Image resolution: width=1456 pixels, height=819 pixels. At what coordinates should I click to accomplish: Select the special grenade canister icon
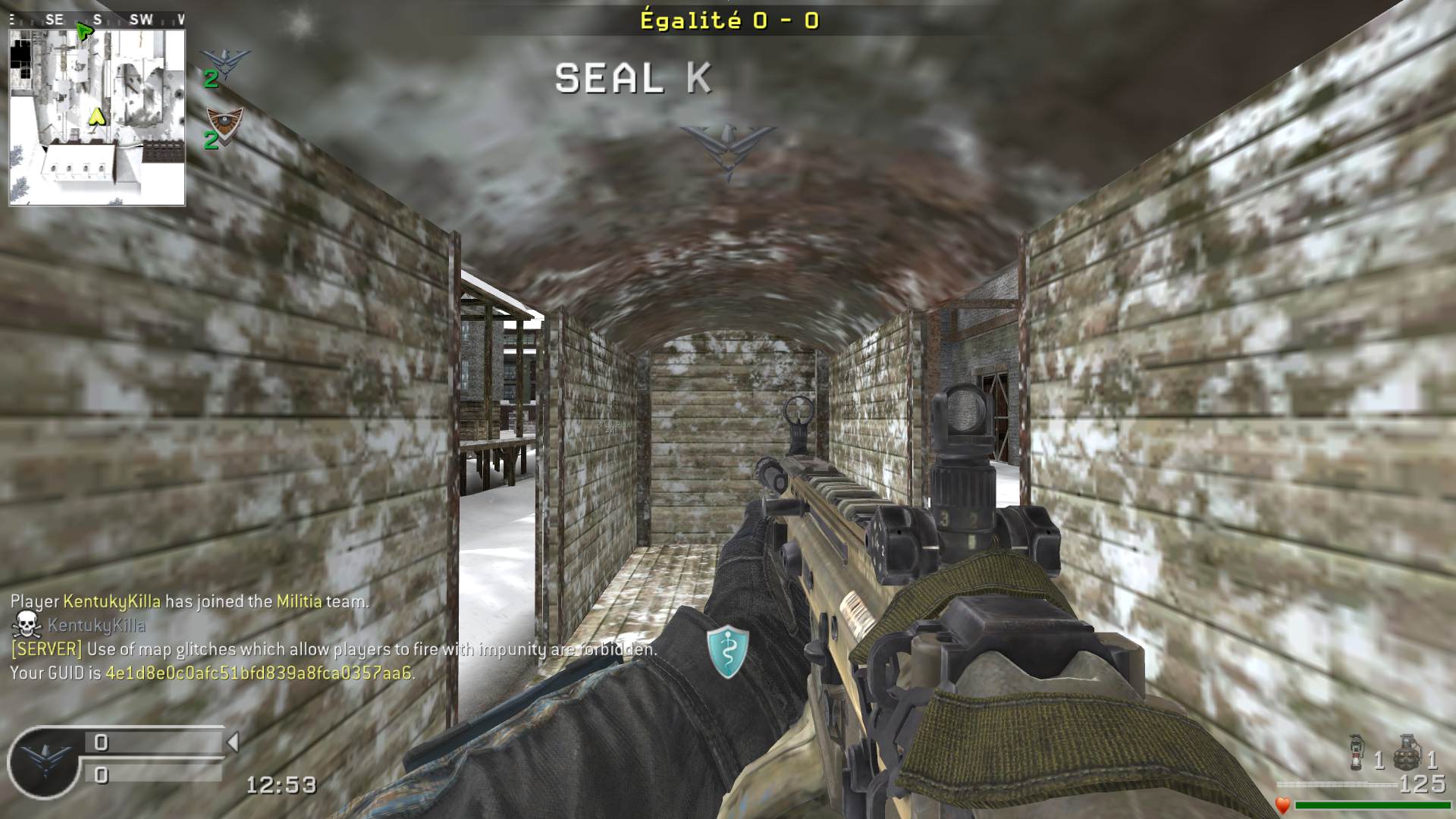tap(1357, 752)
